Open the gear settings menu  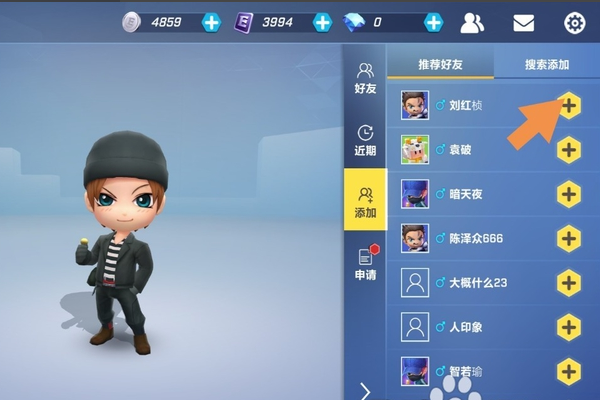point(574,22)
